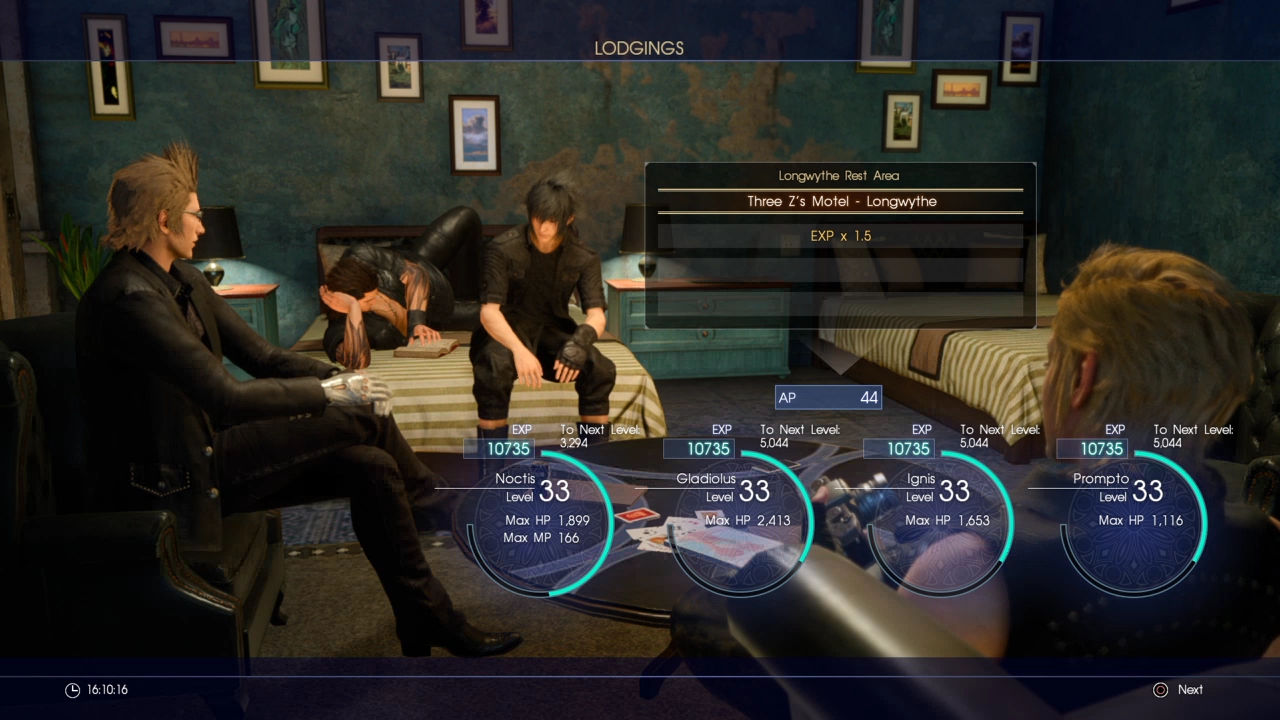
Task: Select Noctis's level 33 status circle
Action: 541,521
